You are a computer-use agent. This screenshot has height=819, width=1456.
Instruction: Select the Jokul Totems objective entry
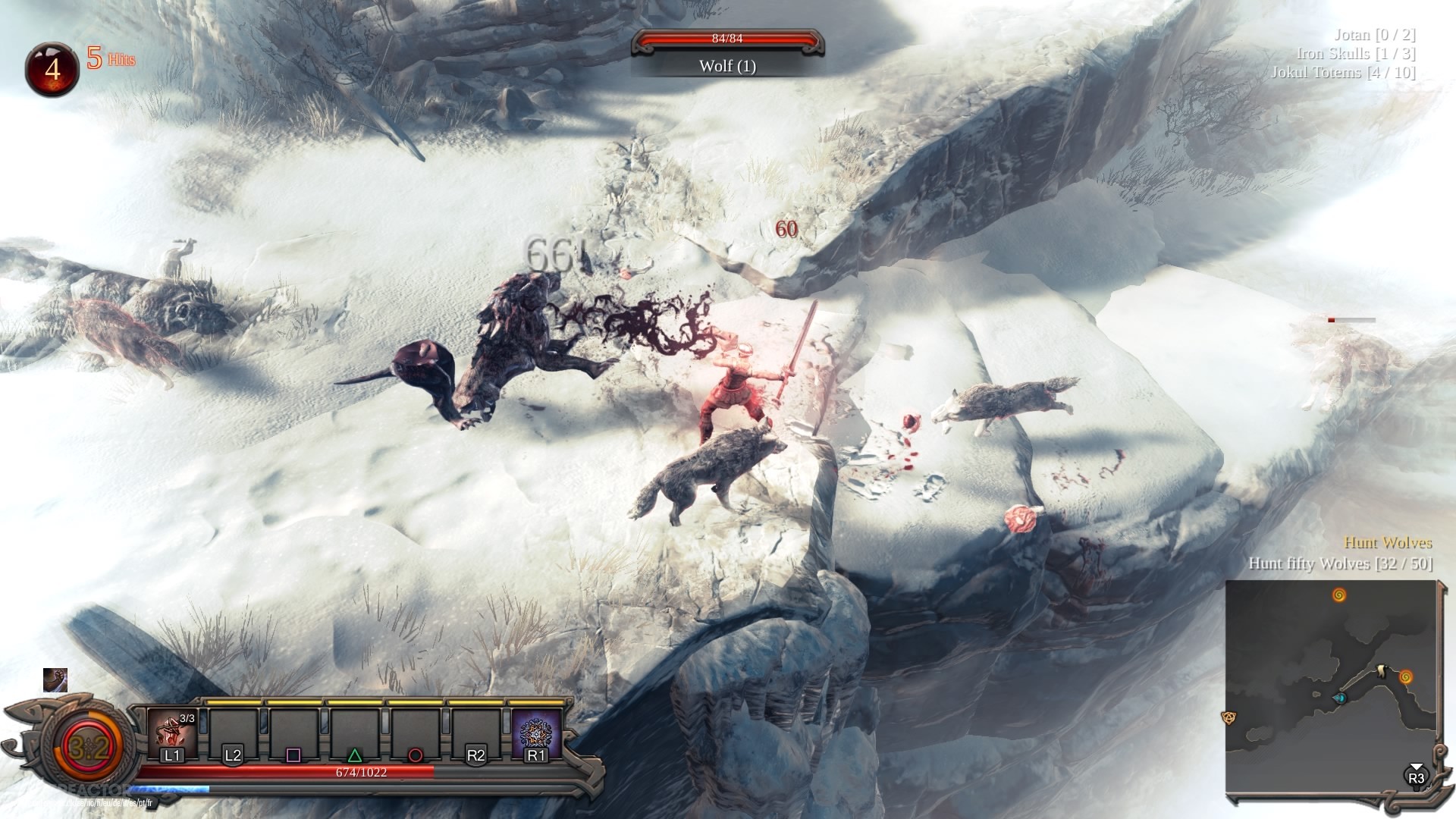[1343, 73]
